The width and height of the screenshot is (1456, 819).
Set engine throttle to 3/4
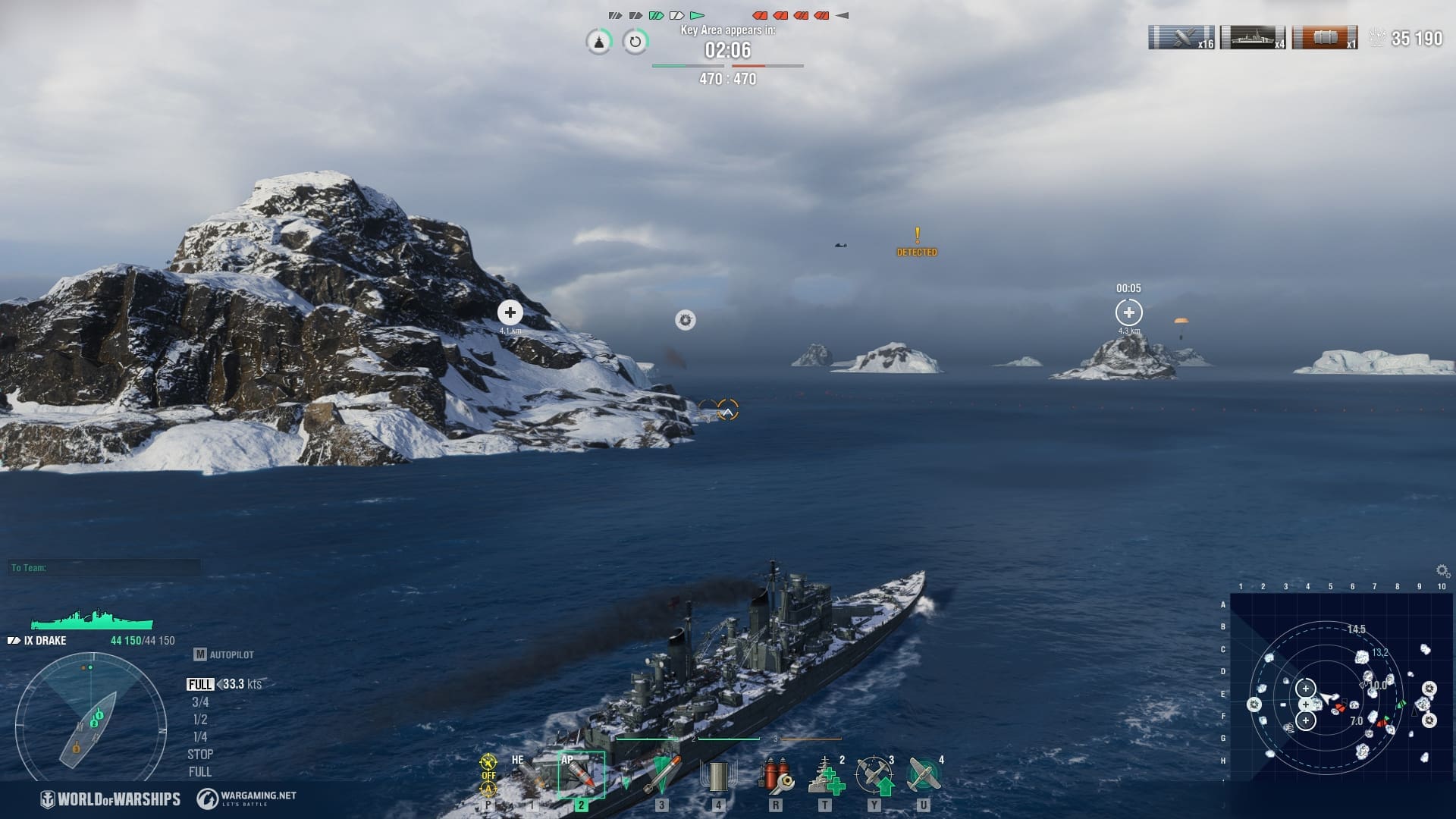click(x=200, y=702)
